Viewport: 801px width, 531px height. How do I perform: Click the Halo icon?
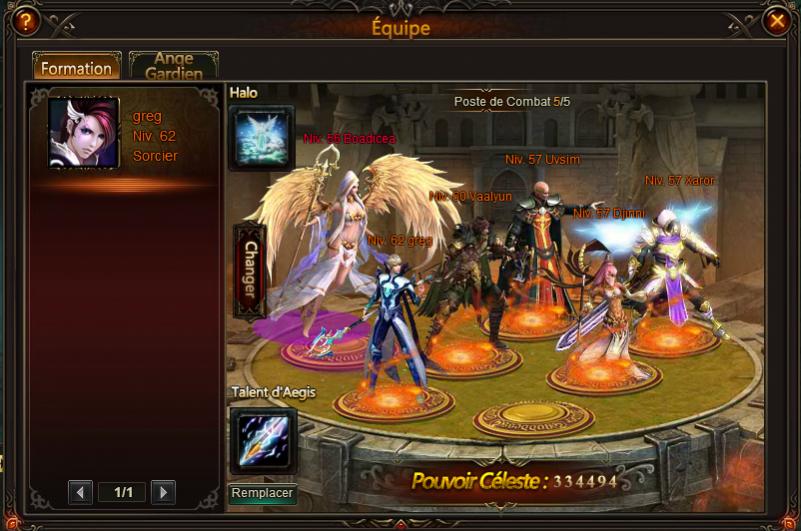tap(262, 138)
